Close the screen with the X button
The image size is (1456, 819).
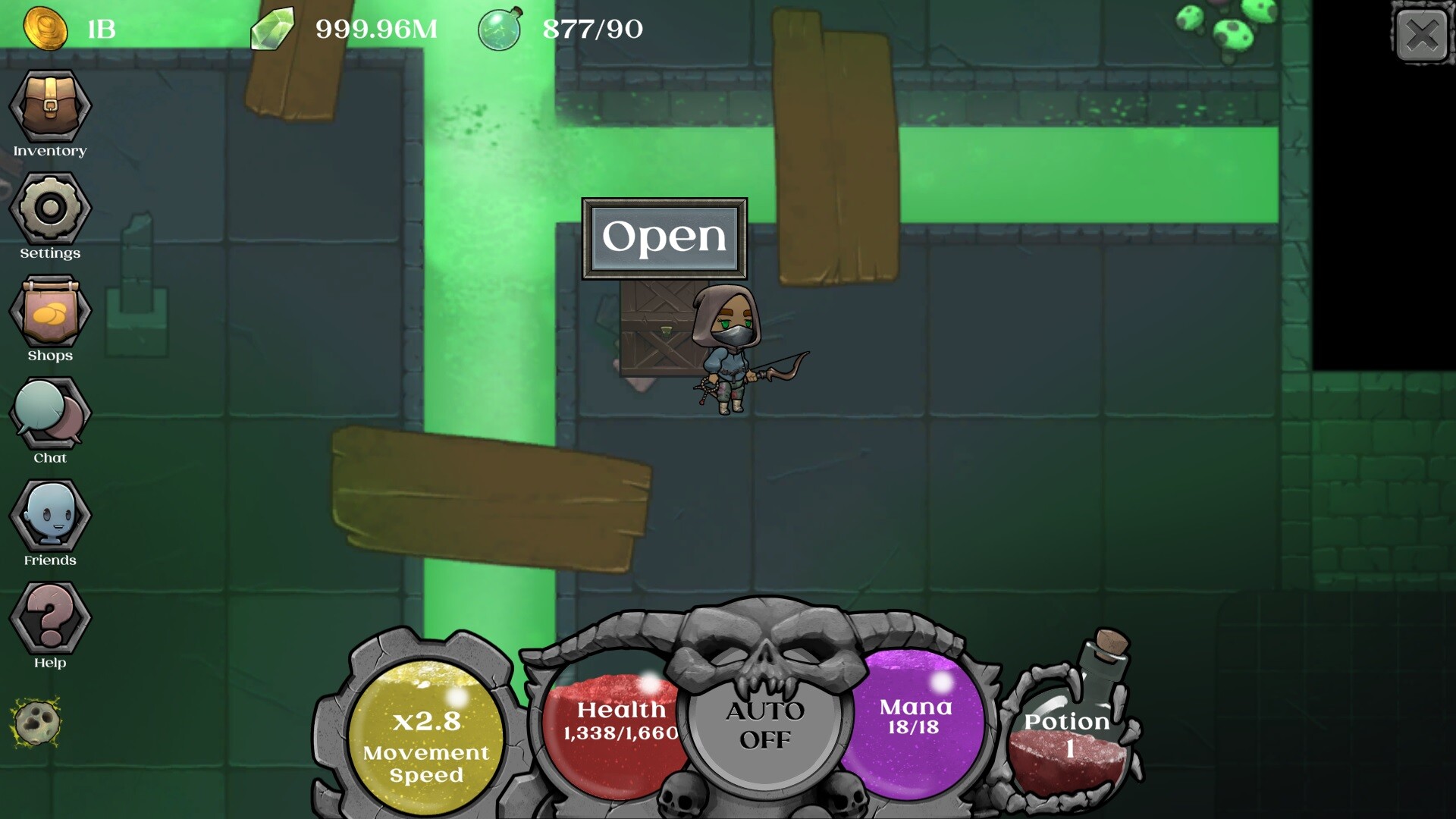1423,34
